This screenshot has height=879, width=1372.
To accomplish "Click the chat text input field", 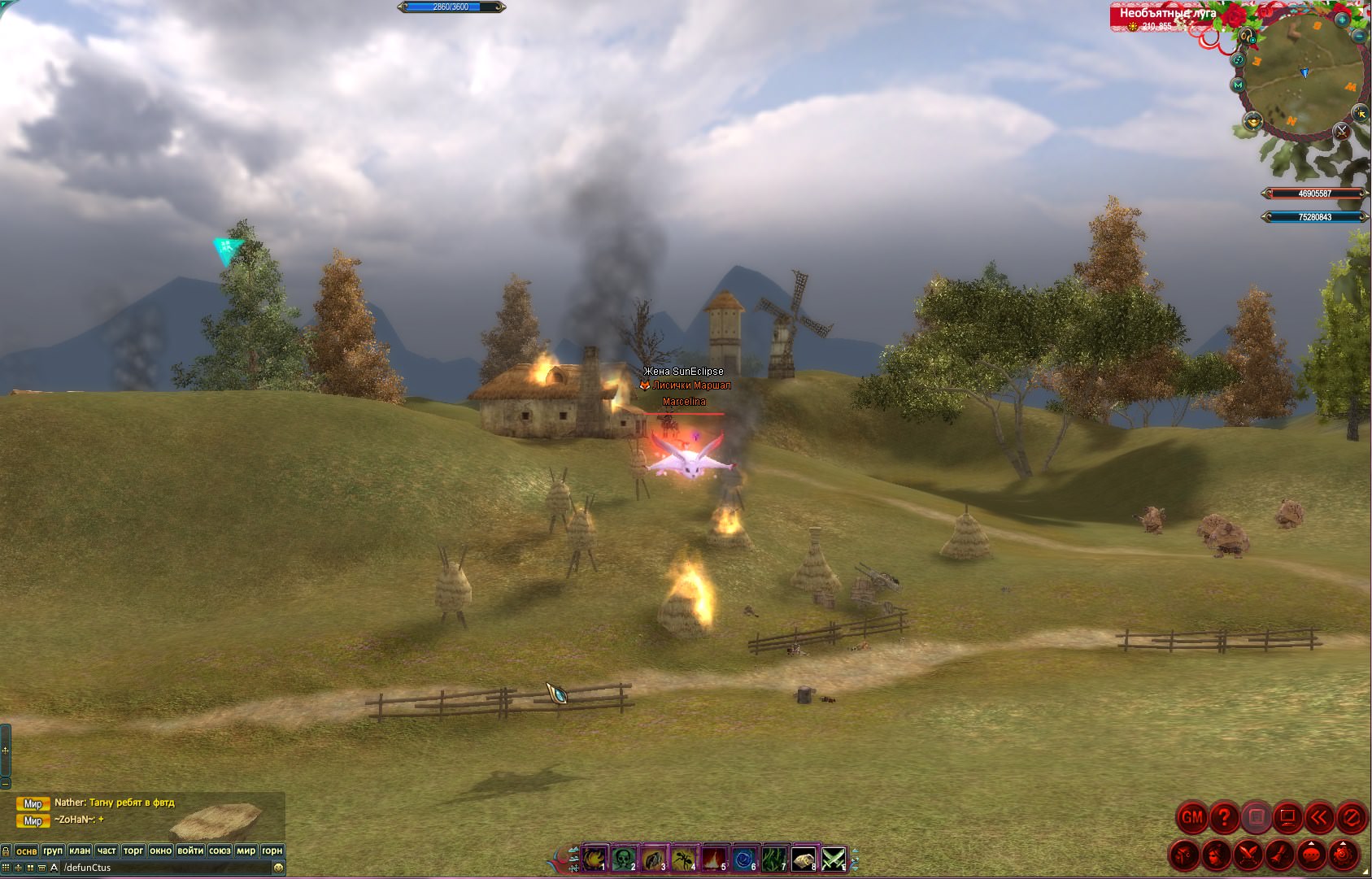I will click(163, 868).
